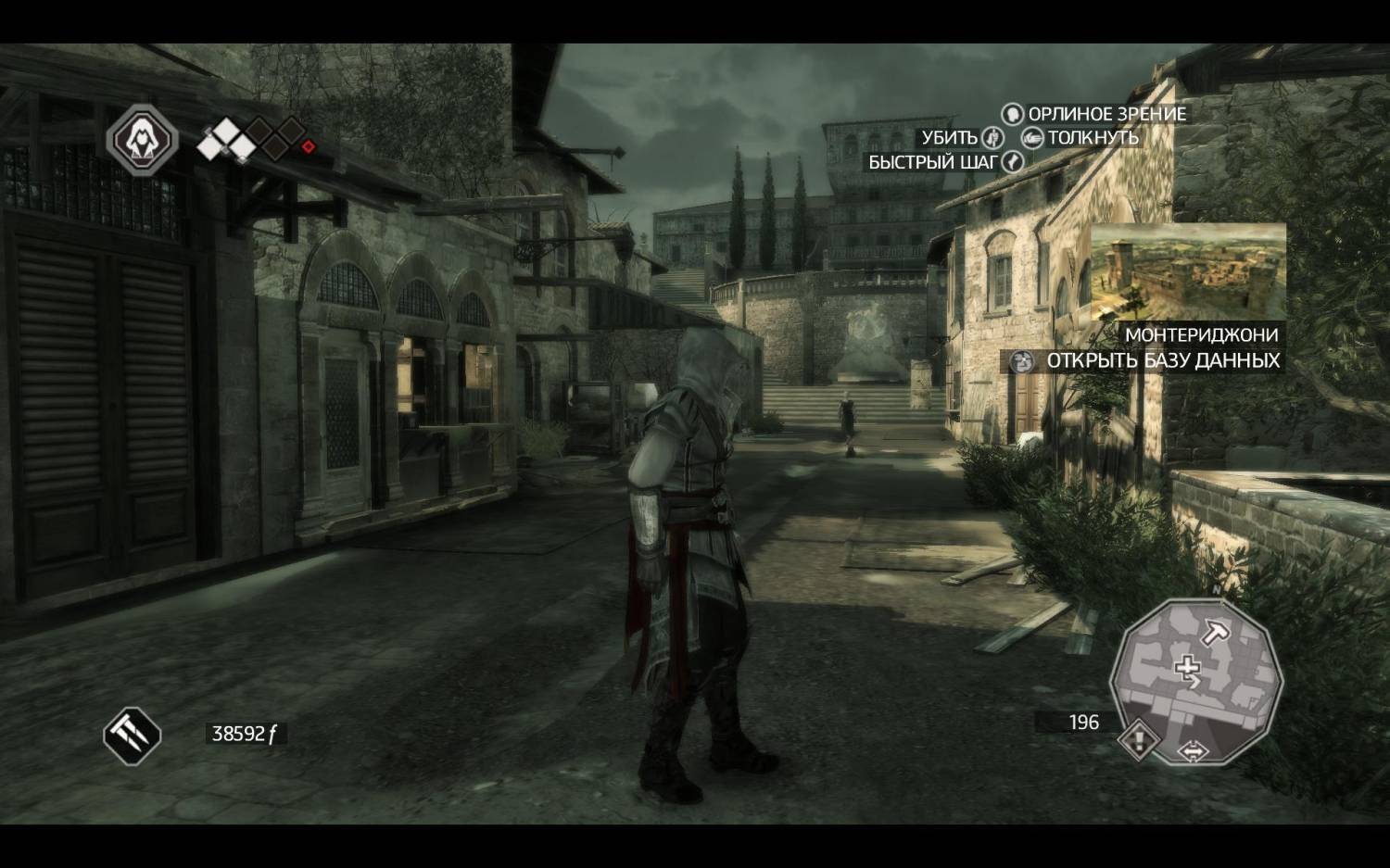Click the Monteriggioni database thumbnail
The image size is (1390, 868).
coord(1189,271)
